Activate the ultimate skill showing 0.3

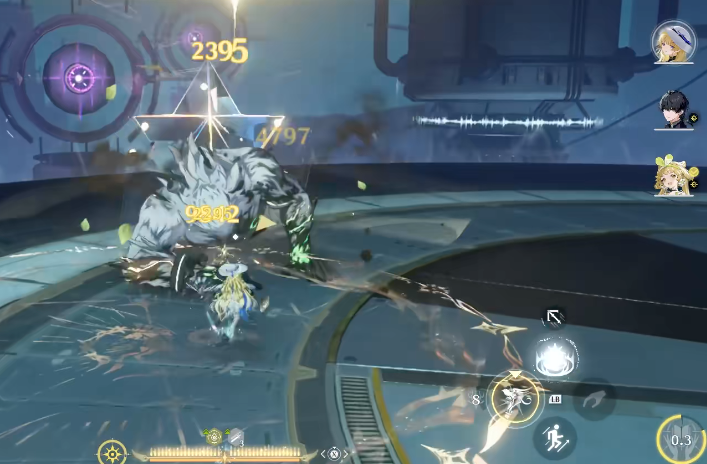pyautogui.click(x=682, y=439)
